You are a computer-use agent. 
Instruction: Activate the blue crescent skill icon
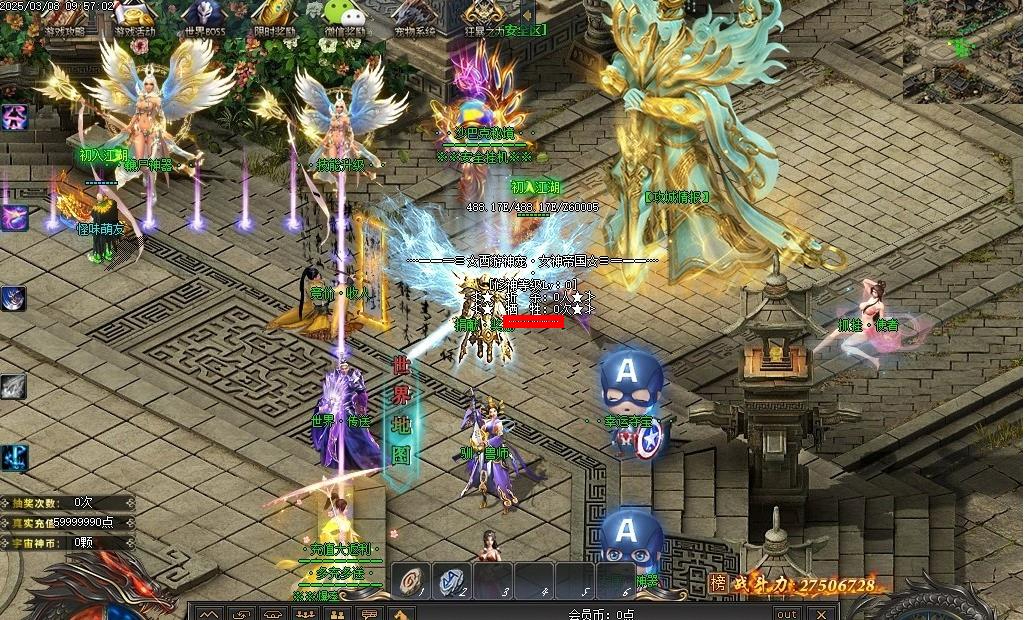[13, 298]
